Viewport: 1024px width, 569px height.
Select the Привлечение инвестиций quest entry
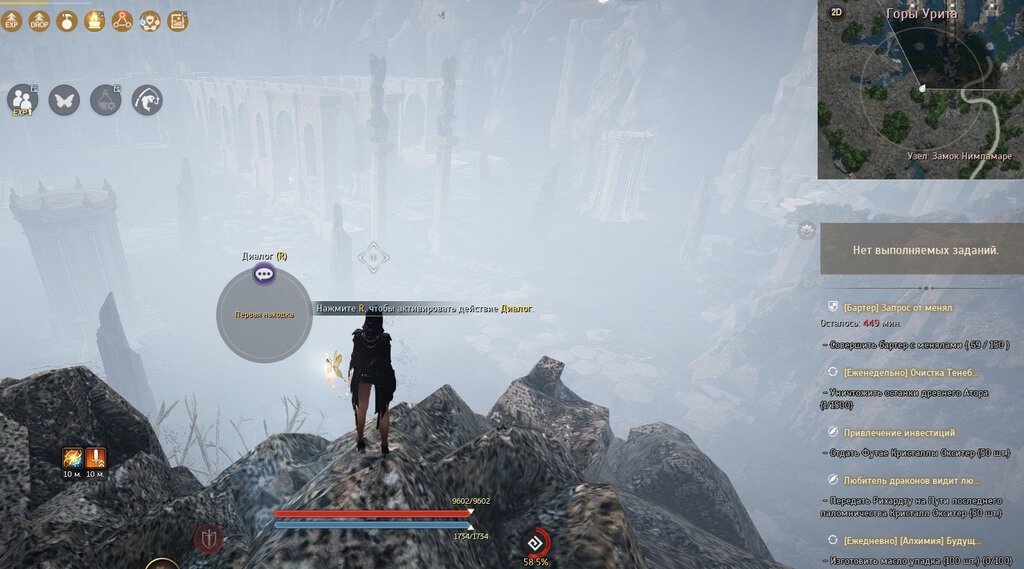(898, 433)
